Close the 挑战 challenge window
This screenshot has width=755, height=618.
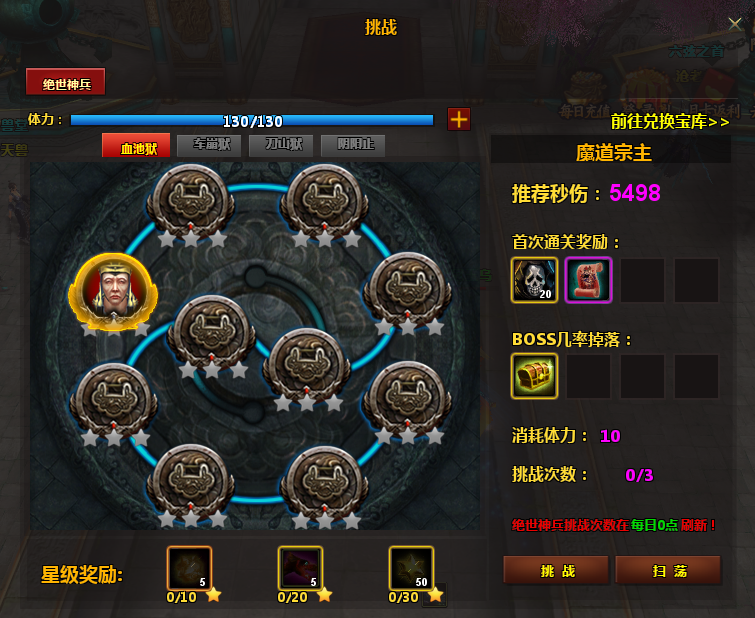tap(735, 24)
